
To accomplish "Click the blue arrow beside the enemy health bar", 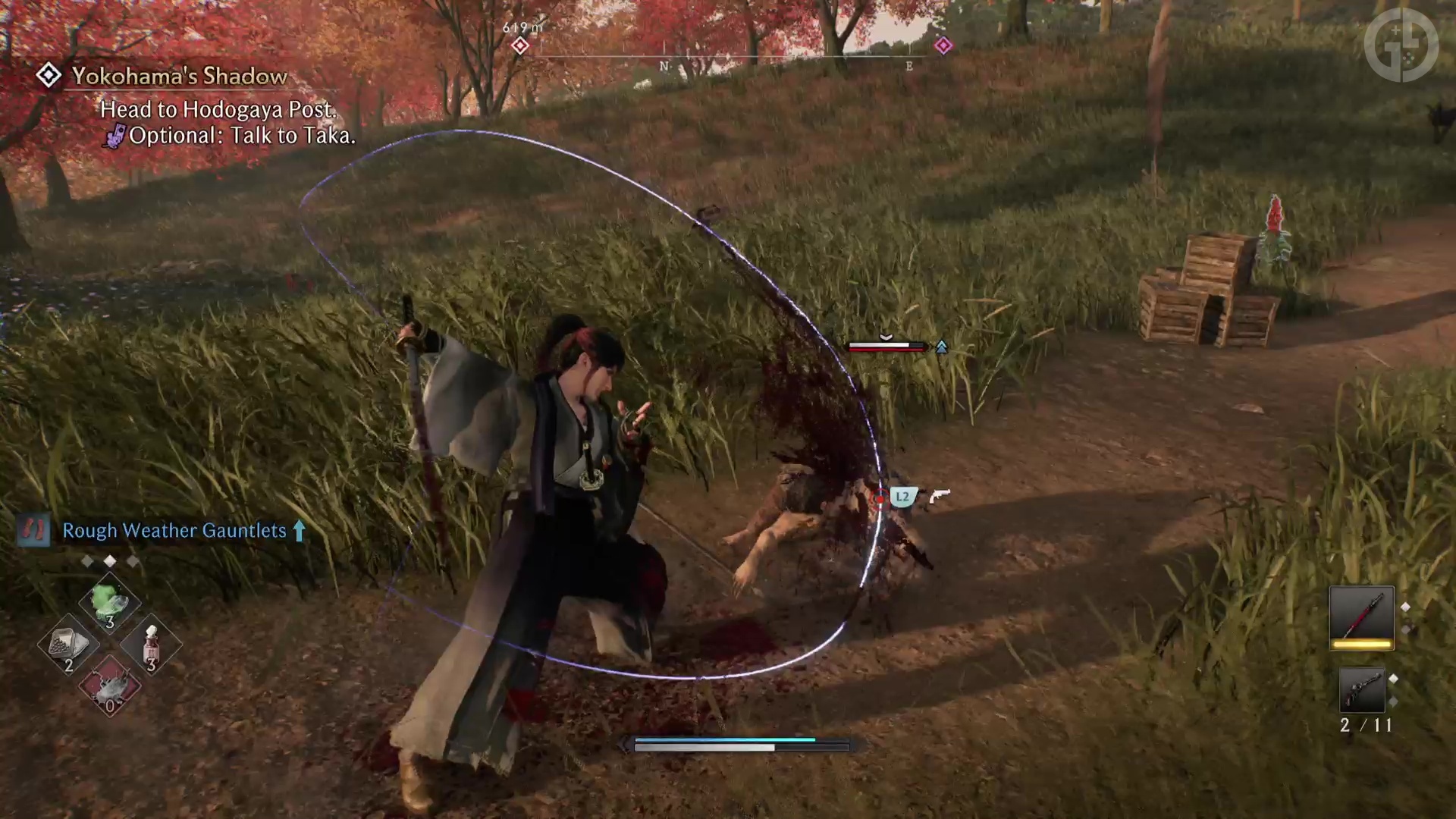I will pyautogui.click(x=942, y=346).
